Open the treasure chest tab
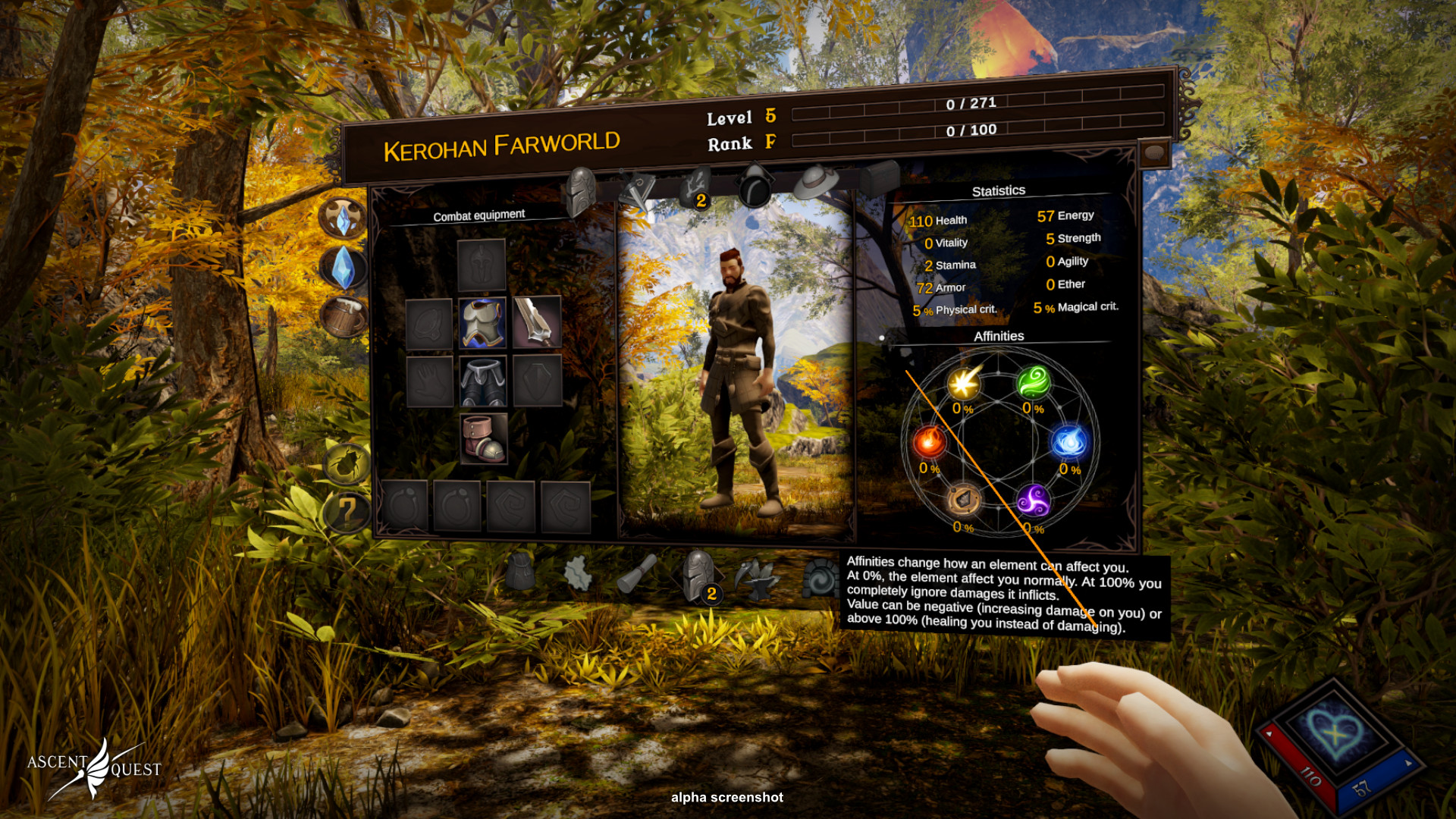This screenshot has height=819, width=1456. [880, 178]
